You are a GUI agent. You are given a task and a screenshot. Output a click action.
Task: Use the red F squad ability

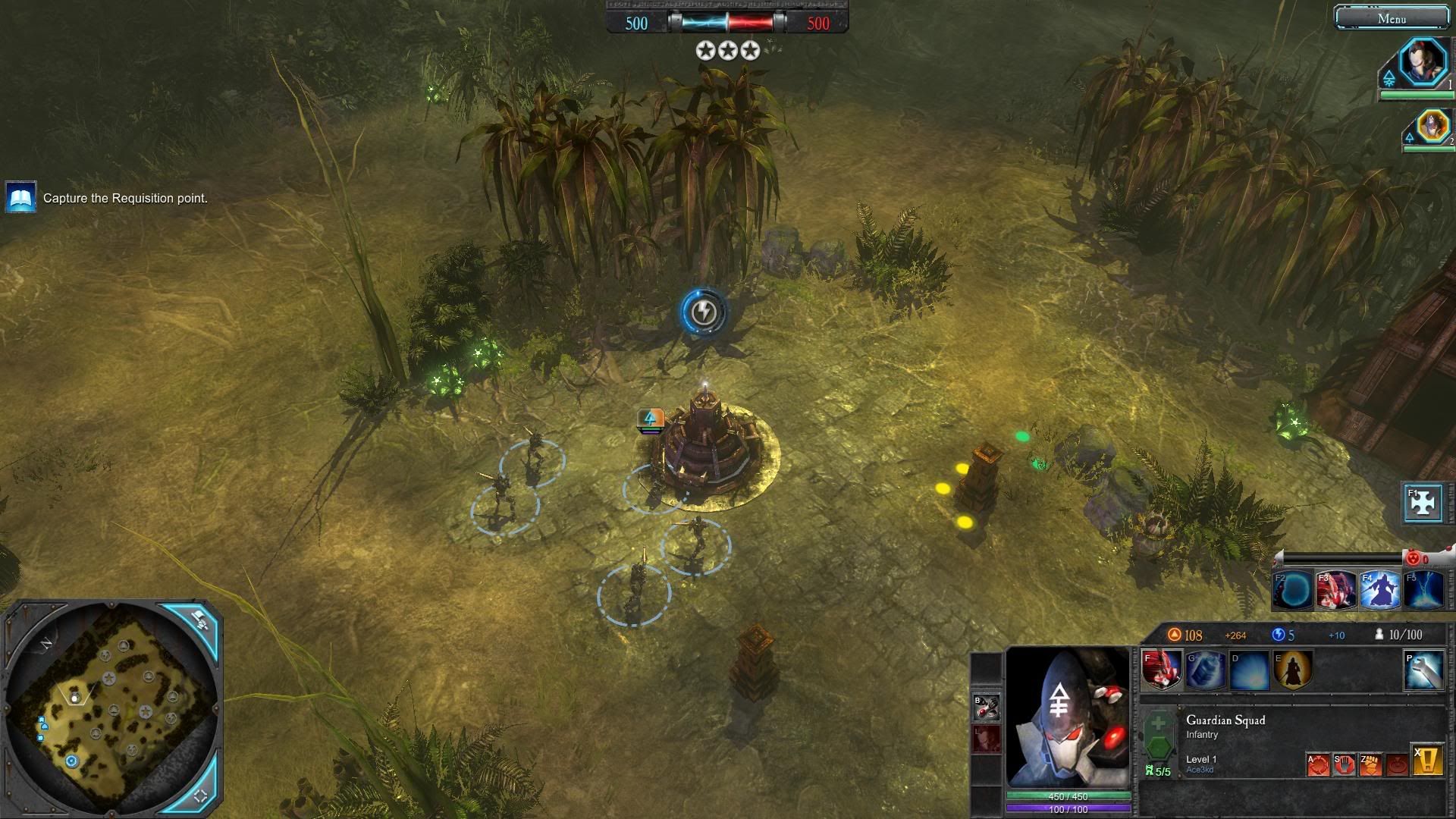pos(1162,670)
